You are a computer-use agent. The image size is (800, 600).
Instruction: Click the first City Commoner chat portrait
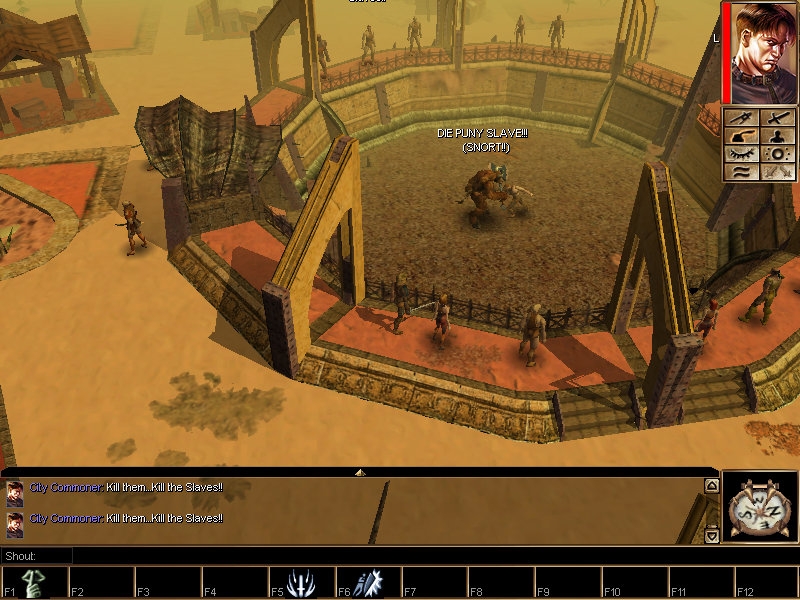[15, 489]
